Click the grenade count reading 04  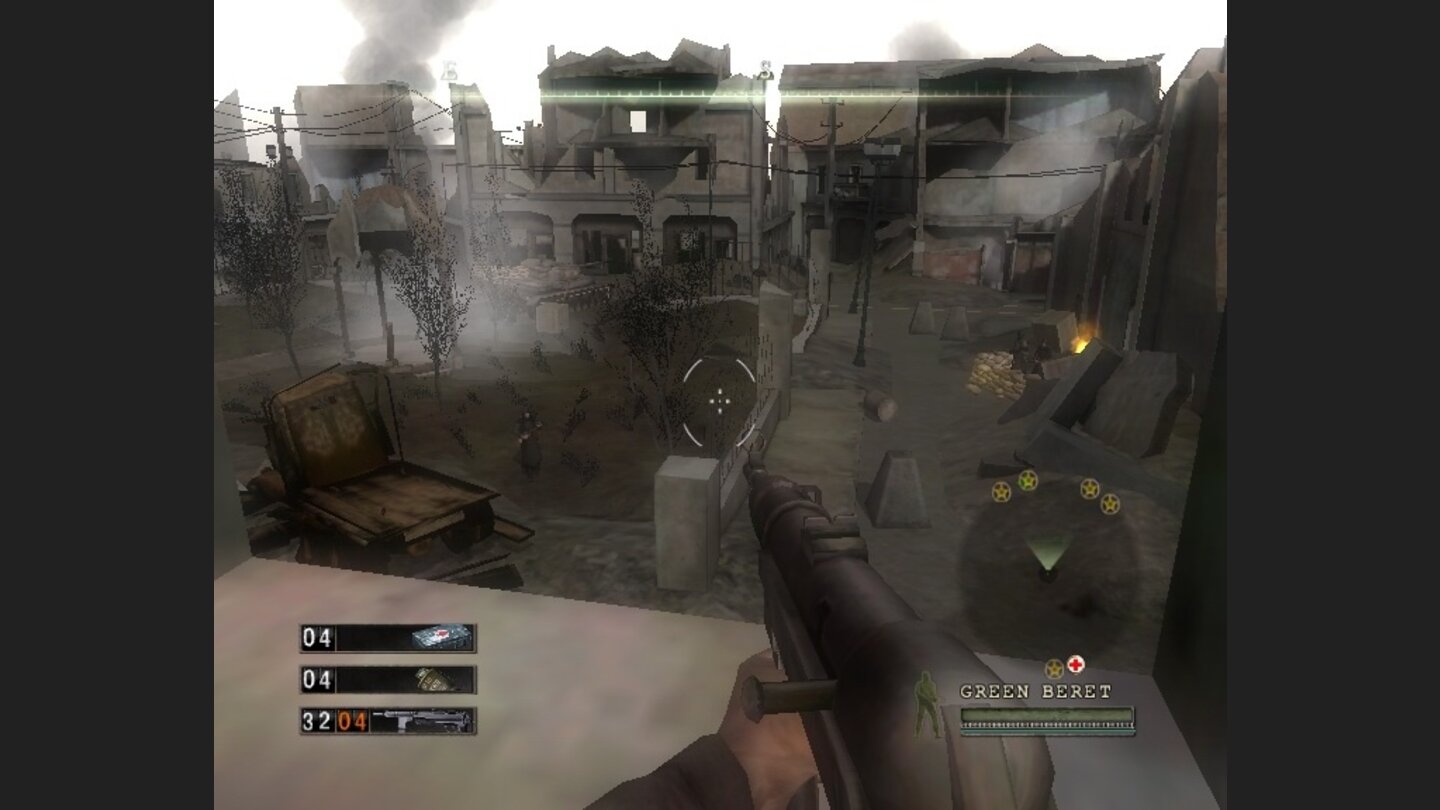pyautogui.click(x=317, y=679)
